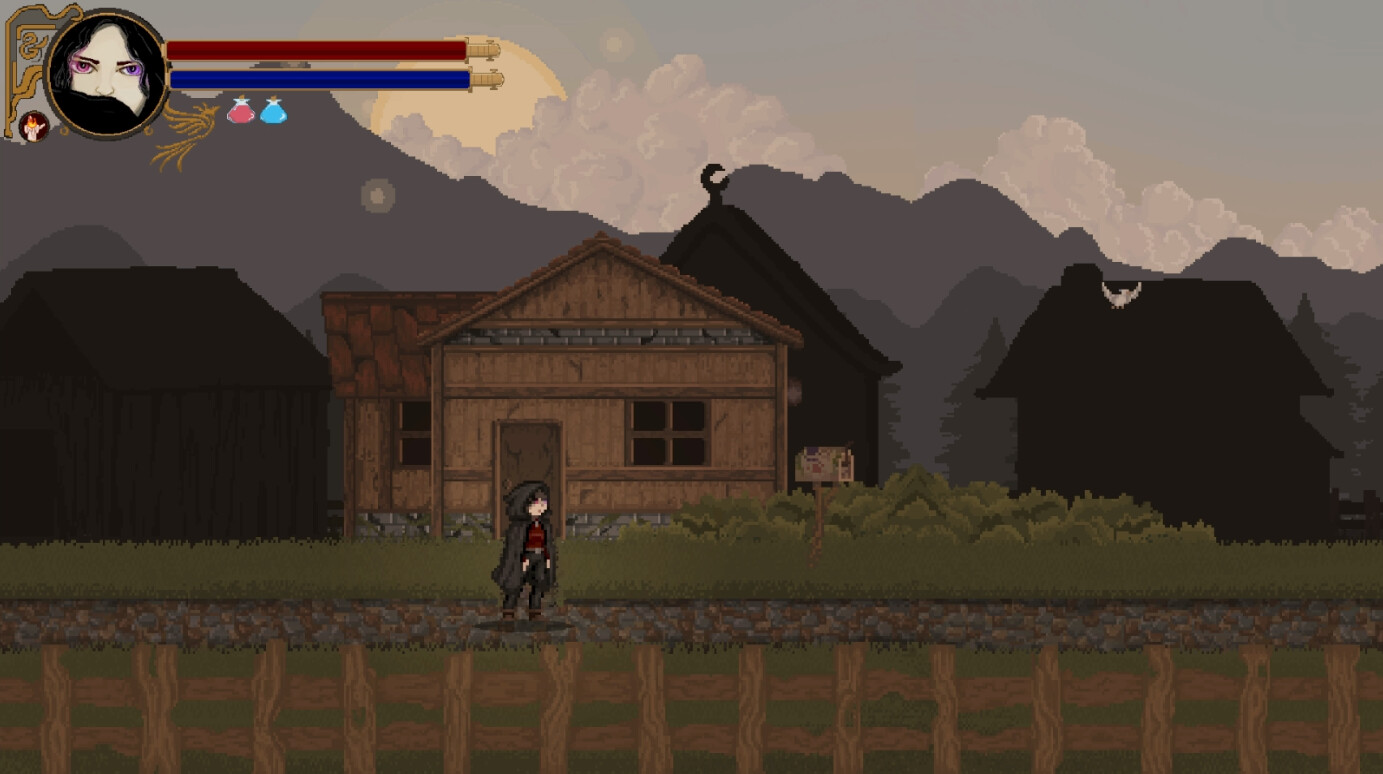Click the golden phoenix emblem under the bars

click(x=190, y=130)
